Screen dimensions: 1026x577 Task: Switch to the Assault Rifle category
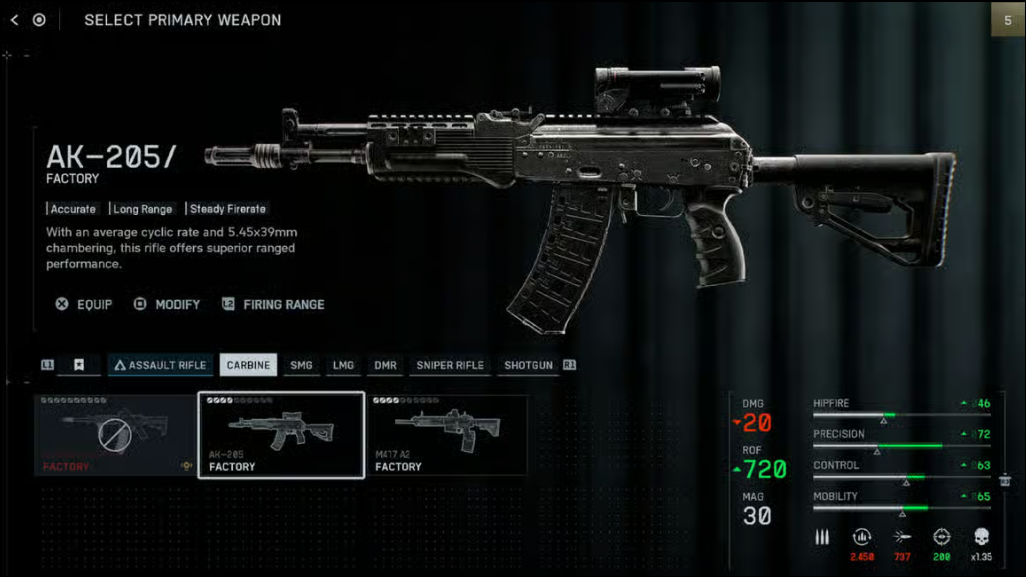[160, 365]
